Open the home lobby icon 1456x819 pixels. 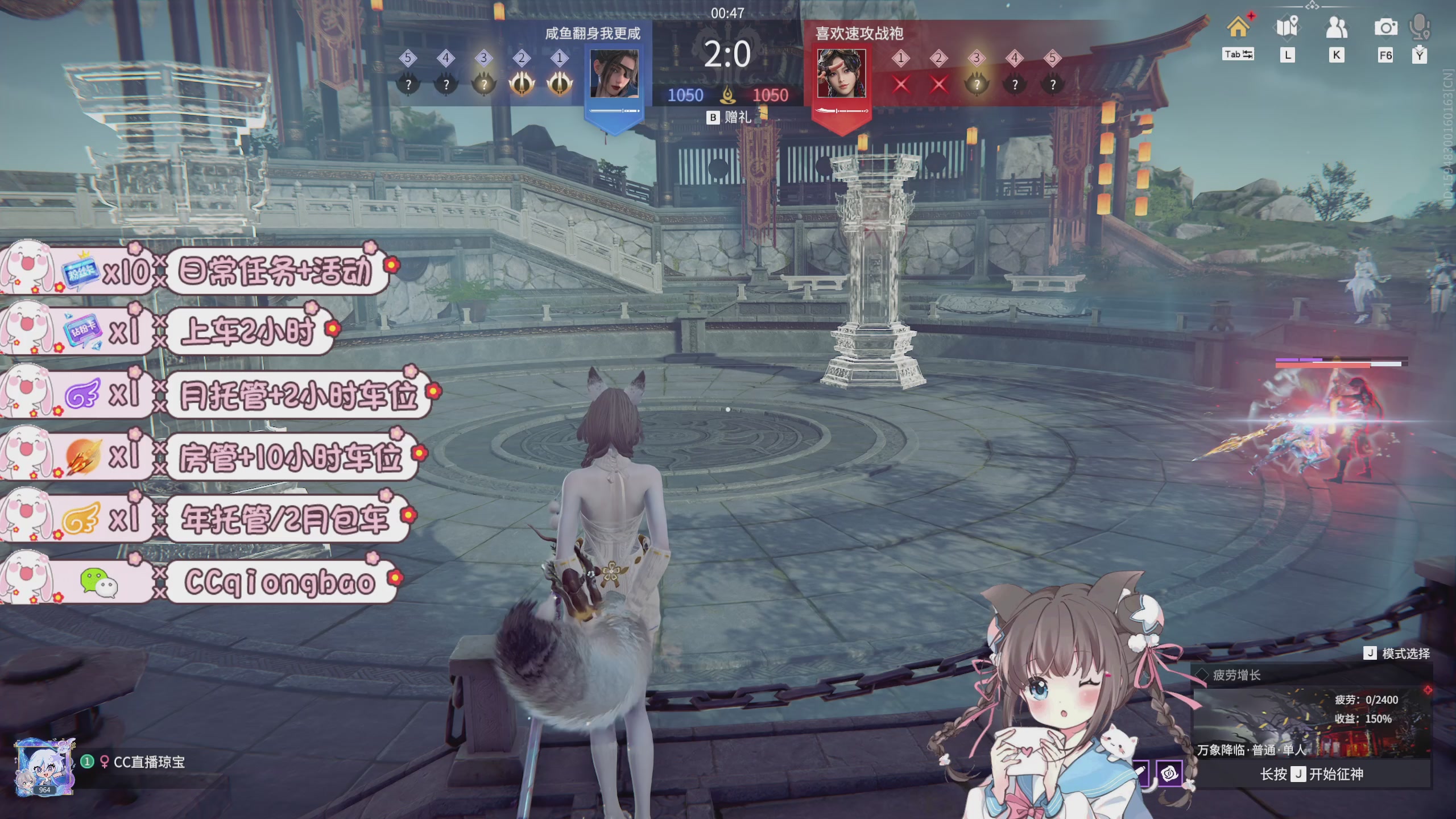[x=1238, y=27]
